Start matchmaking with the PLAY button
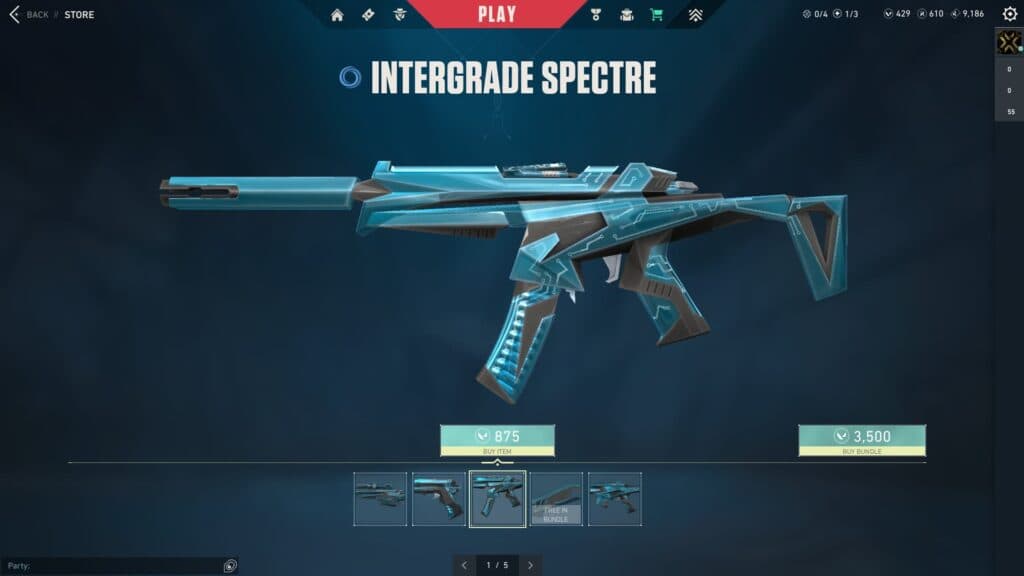 (x=497, y=14)
